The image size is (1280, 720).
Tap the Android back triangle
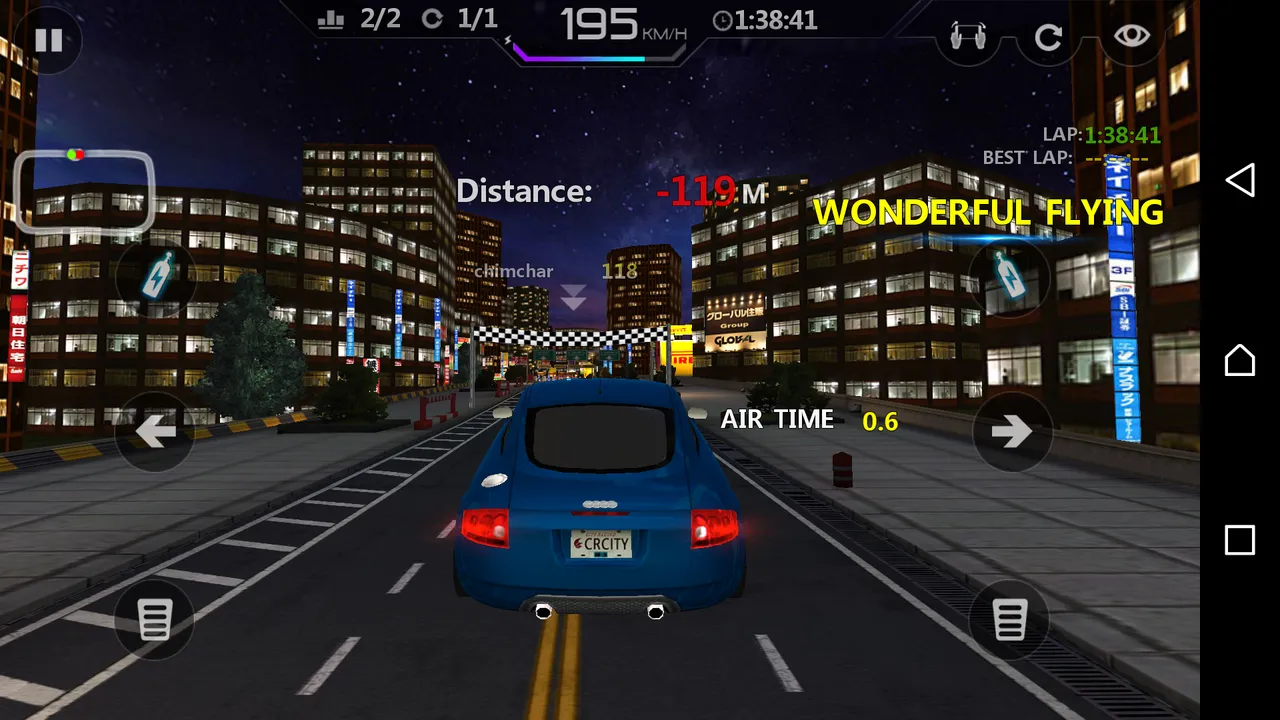coord(1240,180)
